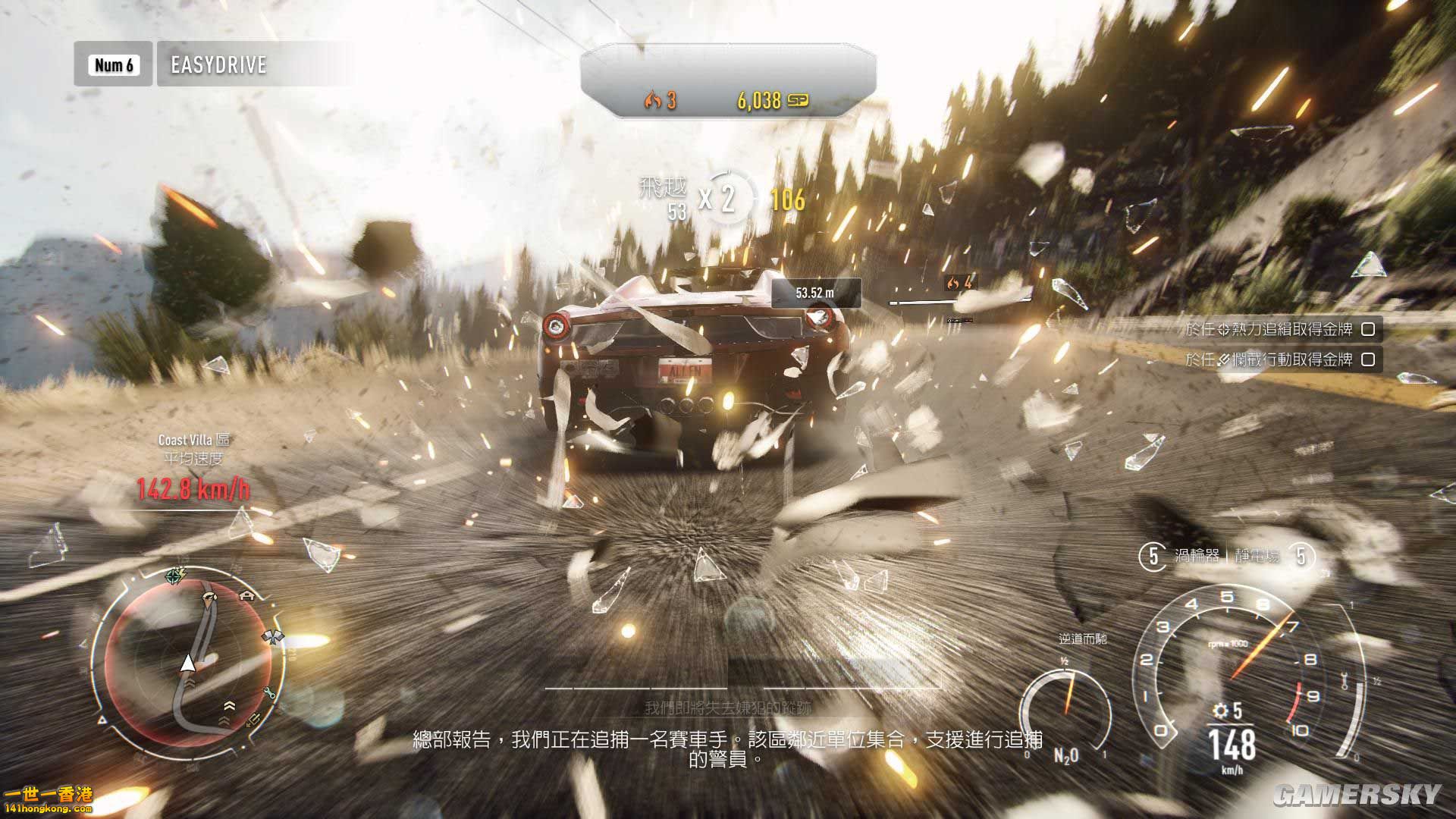Select the SP currency icon beside 6,038
This screenshot has height=819, width=1456.
coord(797,100)
